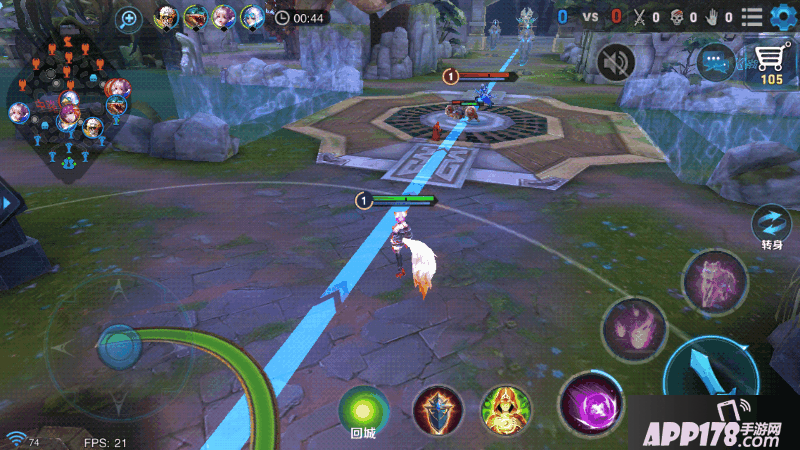Screen dimensions: 800x450
Task: Activate the purple fox spirit ultimate skill
Action: tap(715, 283)
